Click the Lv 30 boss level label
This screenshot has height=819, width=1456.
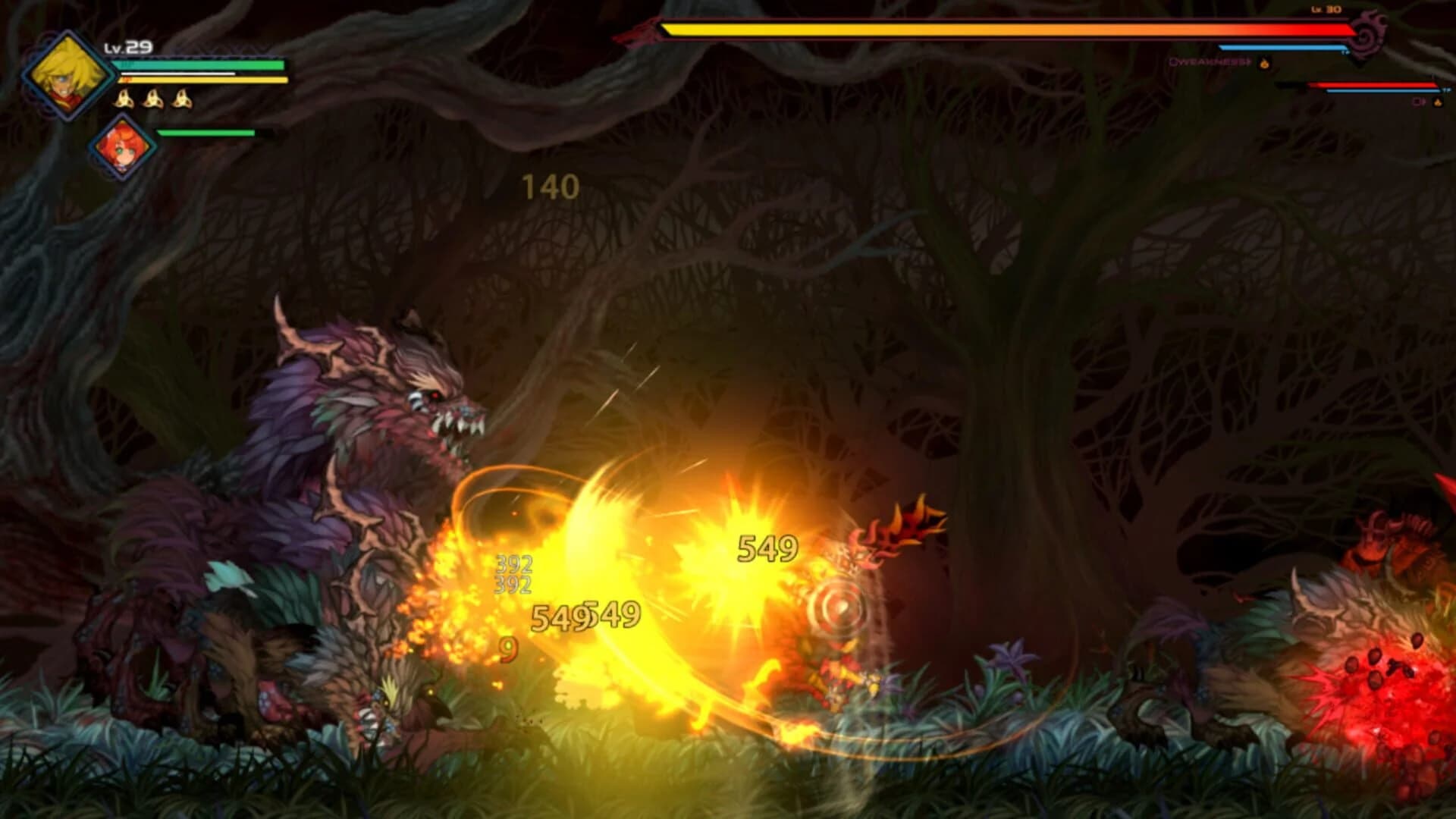pos(1327,10)
